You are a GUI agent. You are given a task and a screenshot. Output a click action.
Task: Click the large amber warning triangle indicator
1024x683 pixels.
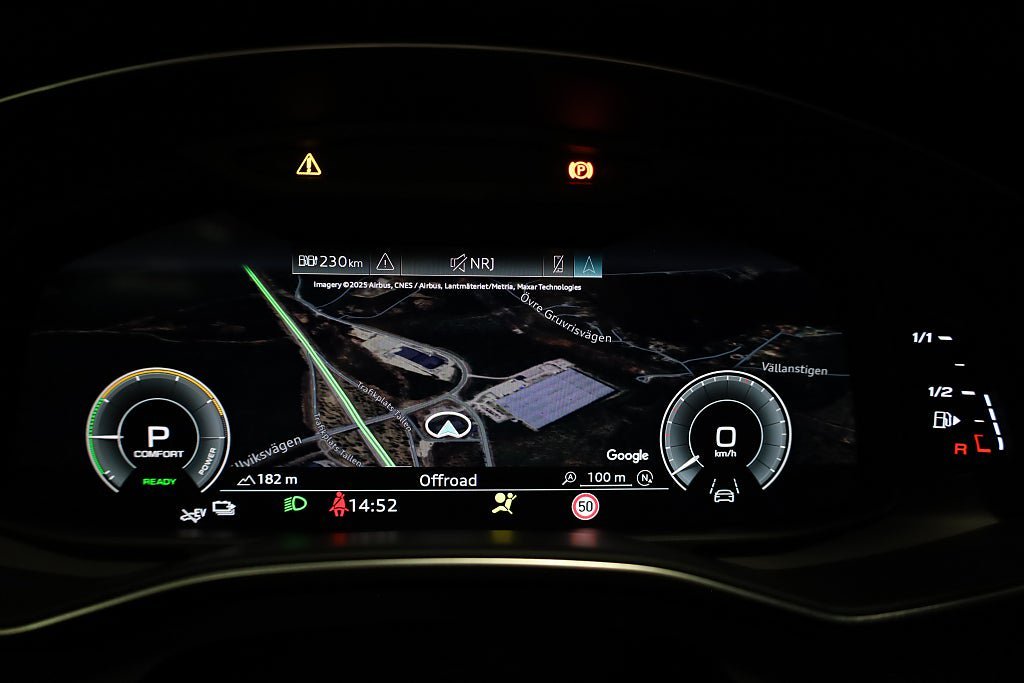[309, 164]
